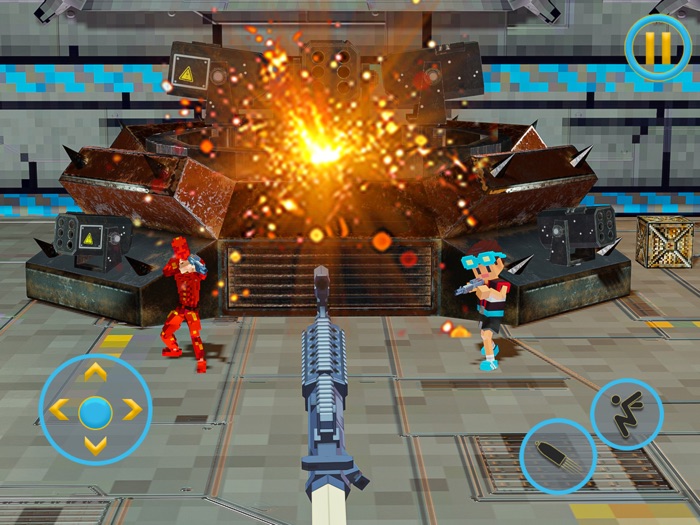The image size is (700, 525).
Task: Tap the left arrow on the movement pad
Action: (x=59, y=409)
